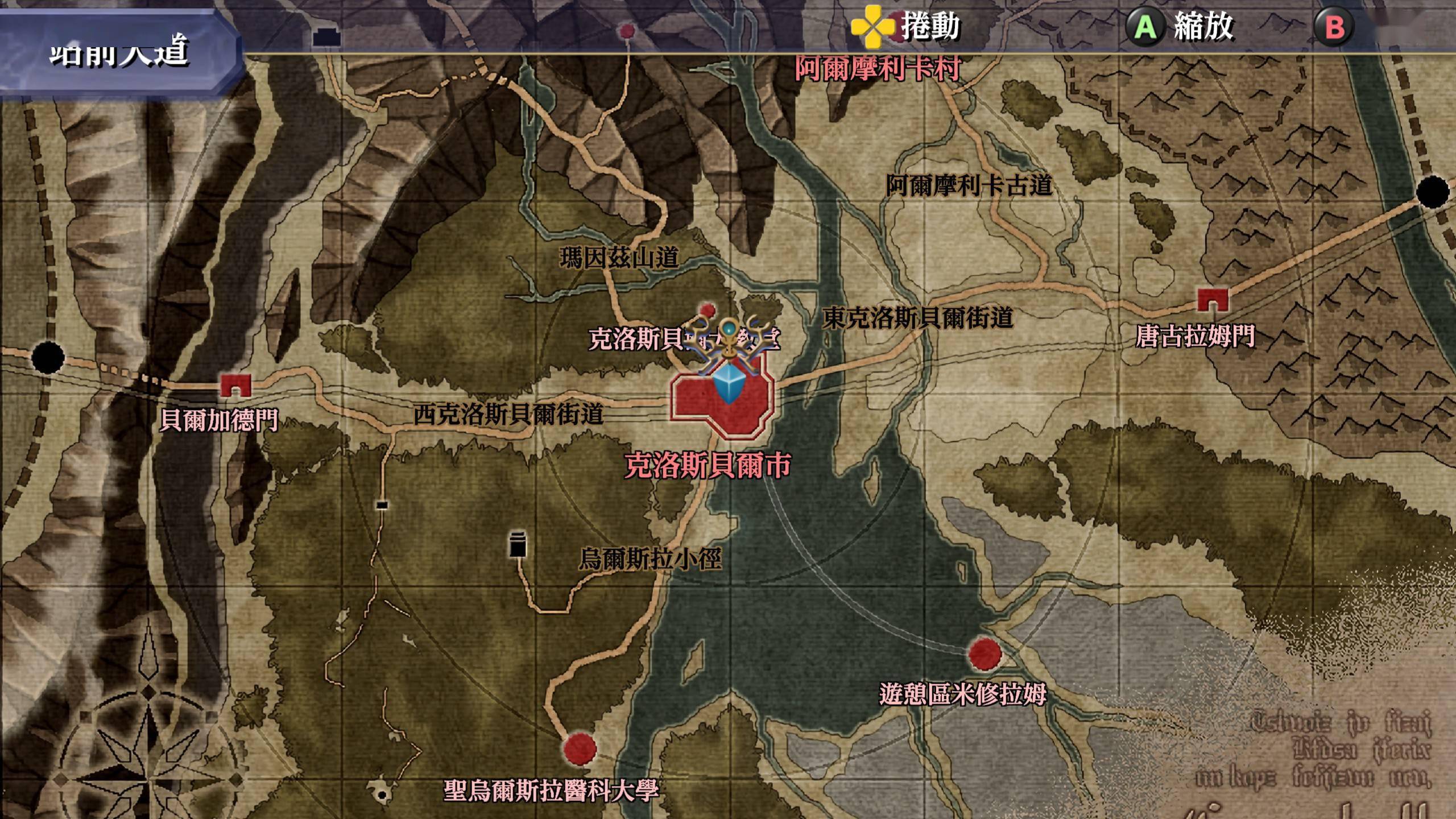This screenshot has height=819, width=1456.
Task: Pick the 聖烏爾斯拉醫科大學 red dot marker
Action: (x=580, y=748)
